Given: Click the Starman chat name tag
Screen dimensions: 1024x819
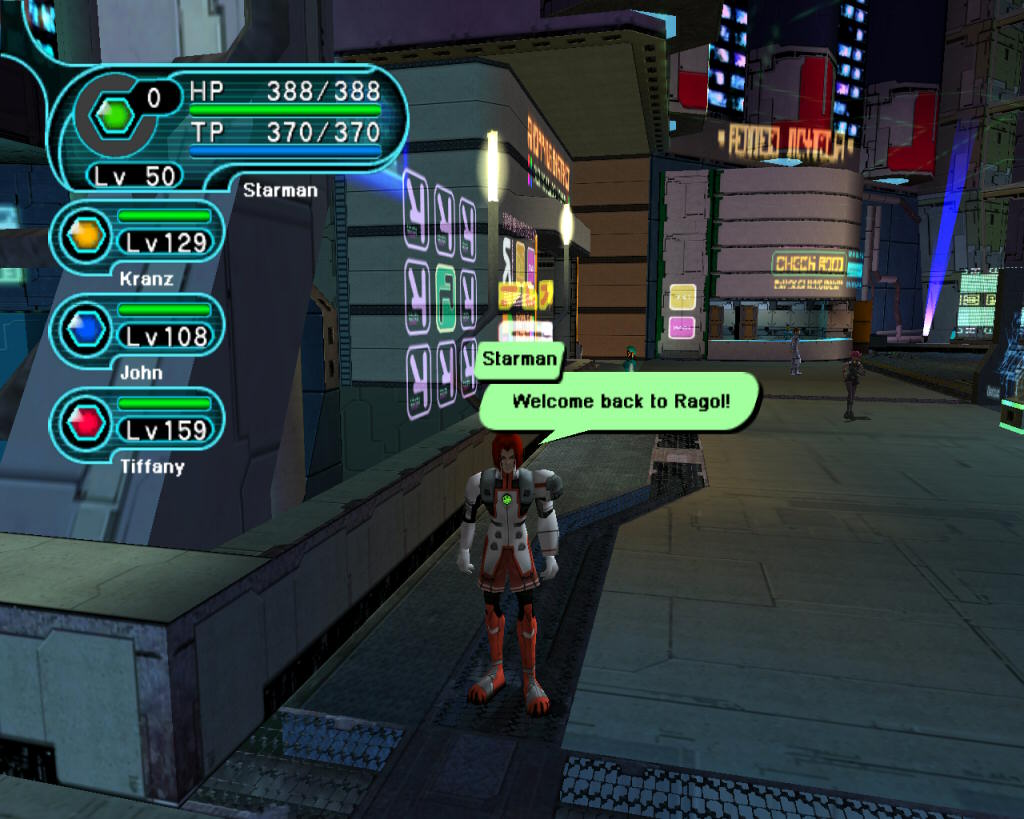Looking at the screenshot, I should tap(519, 360).
